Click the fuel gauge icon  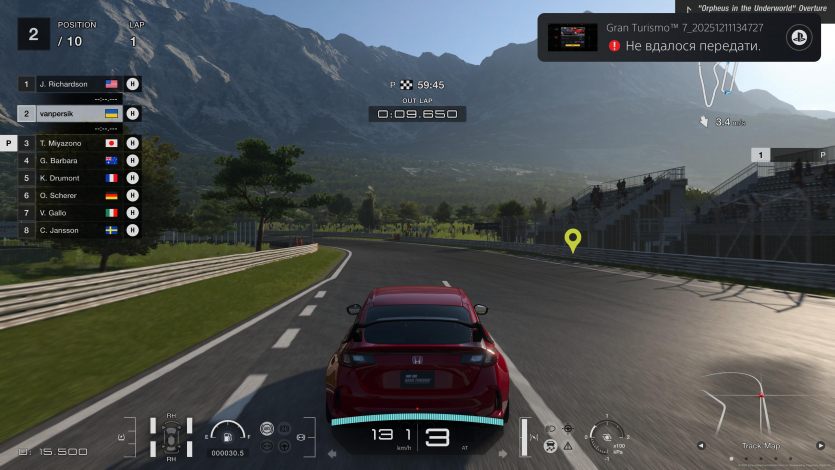[228, 435]
